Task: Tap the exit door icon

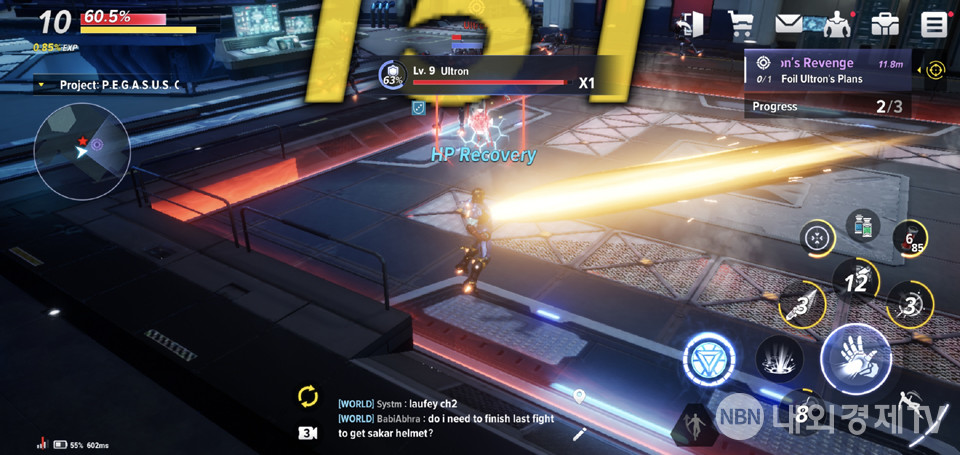Action: click(691, 24)
